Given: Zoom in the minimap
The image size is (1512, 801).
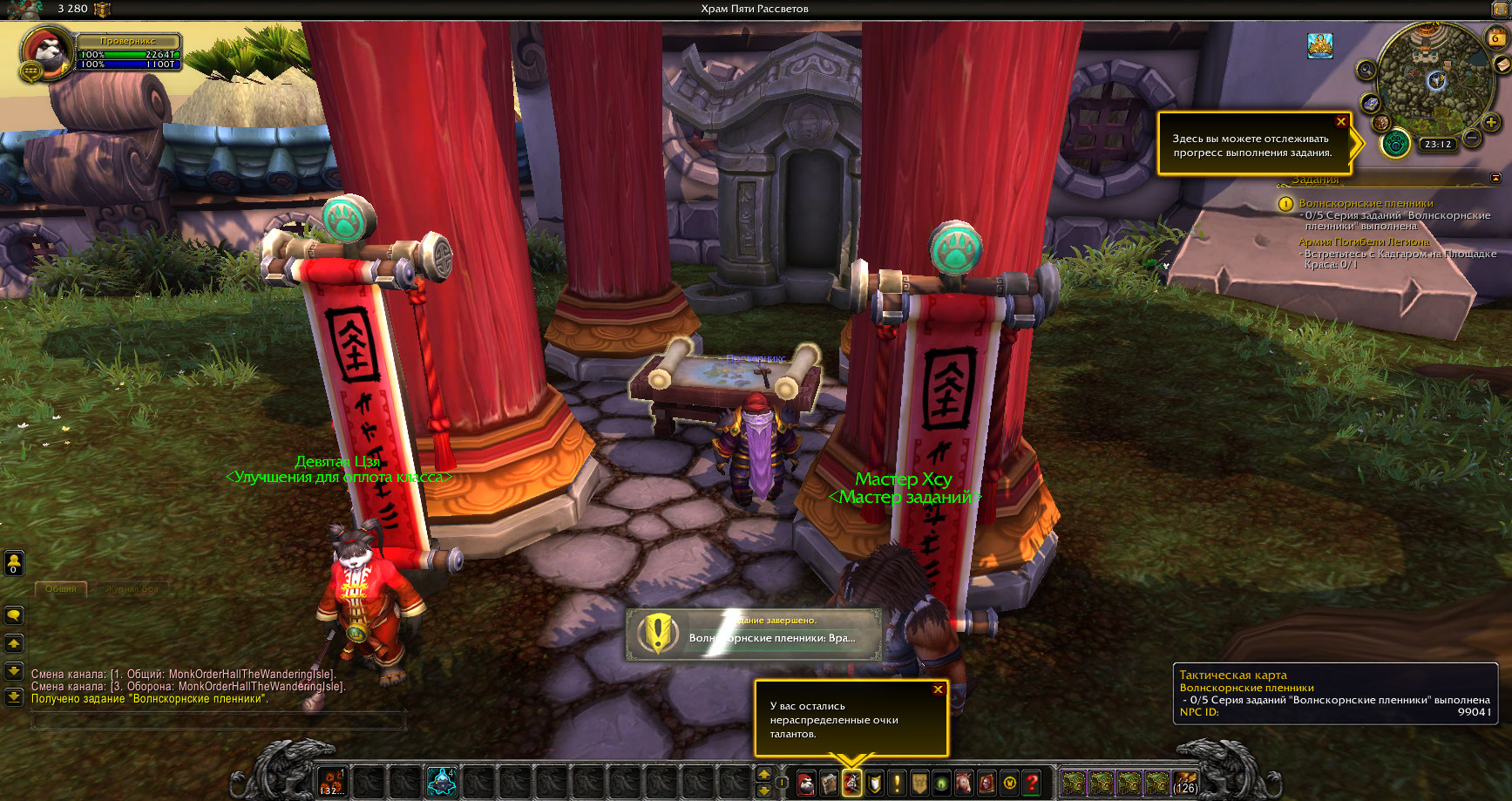Looking at the screenshot, I should point(1491,123).
